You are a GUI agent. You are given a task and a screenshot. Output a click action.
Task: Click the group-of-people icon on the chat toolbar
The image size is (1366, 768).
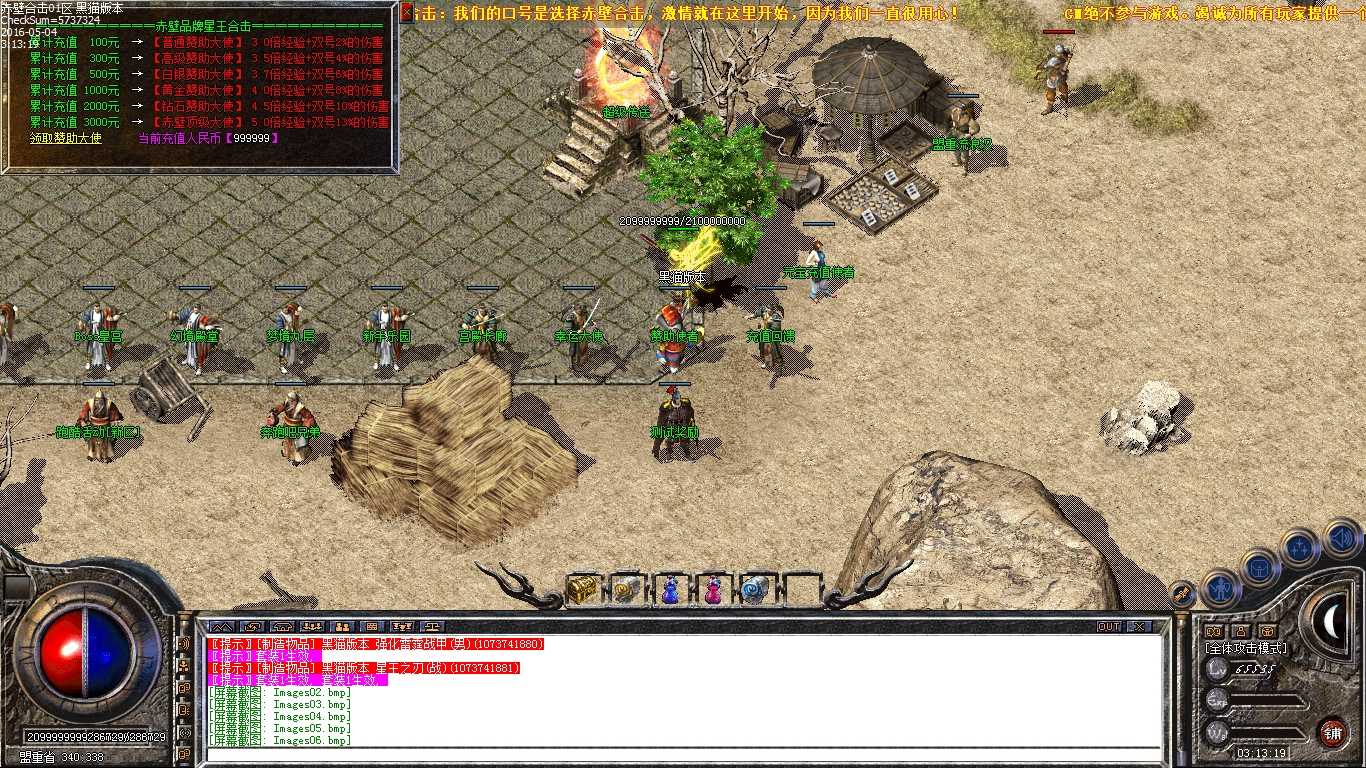312,627
